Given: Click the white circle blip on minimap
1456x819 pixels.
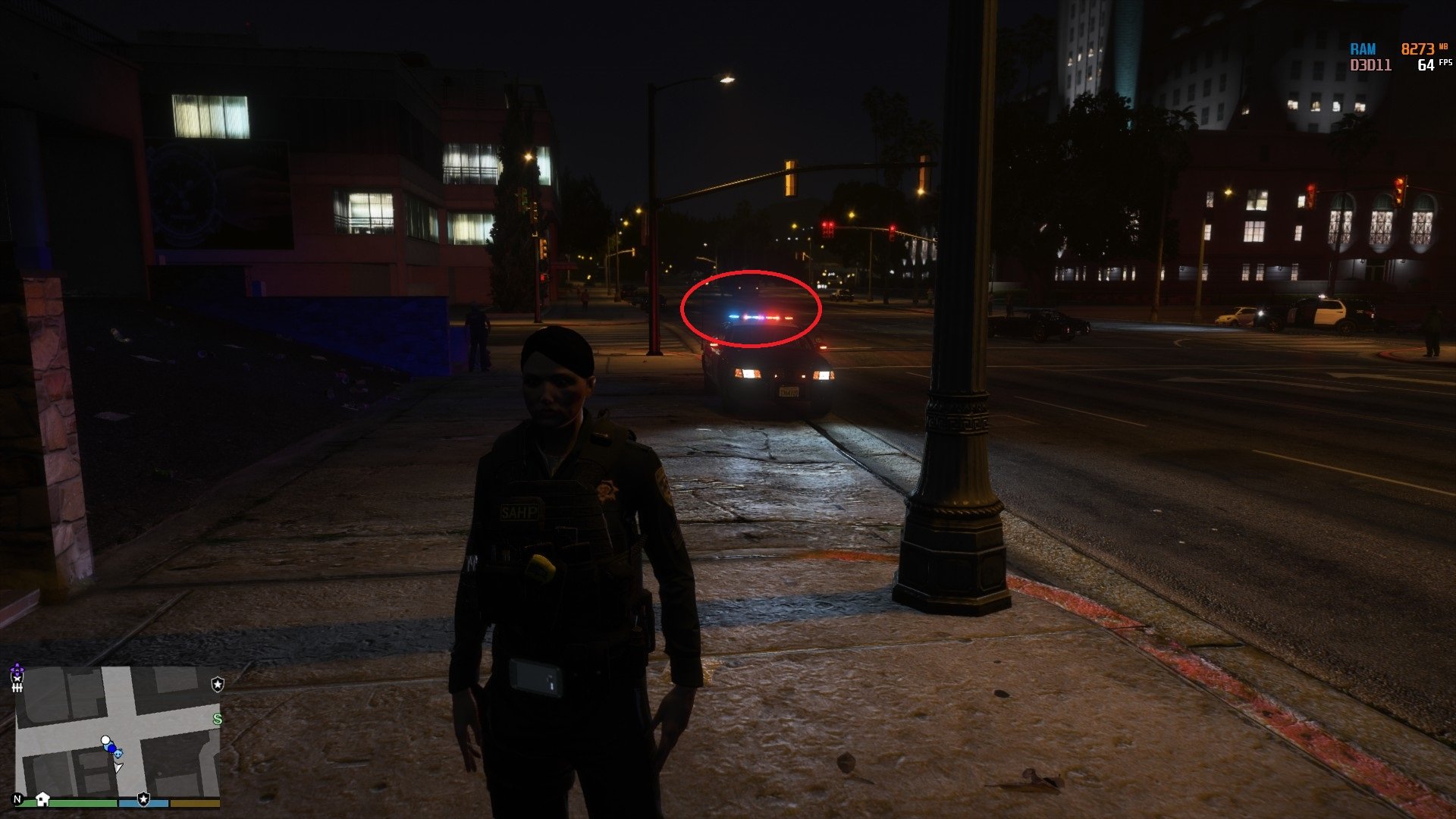Looking at the screenshot, I should click(x=105, y=740).
